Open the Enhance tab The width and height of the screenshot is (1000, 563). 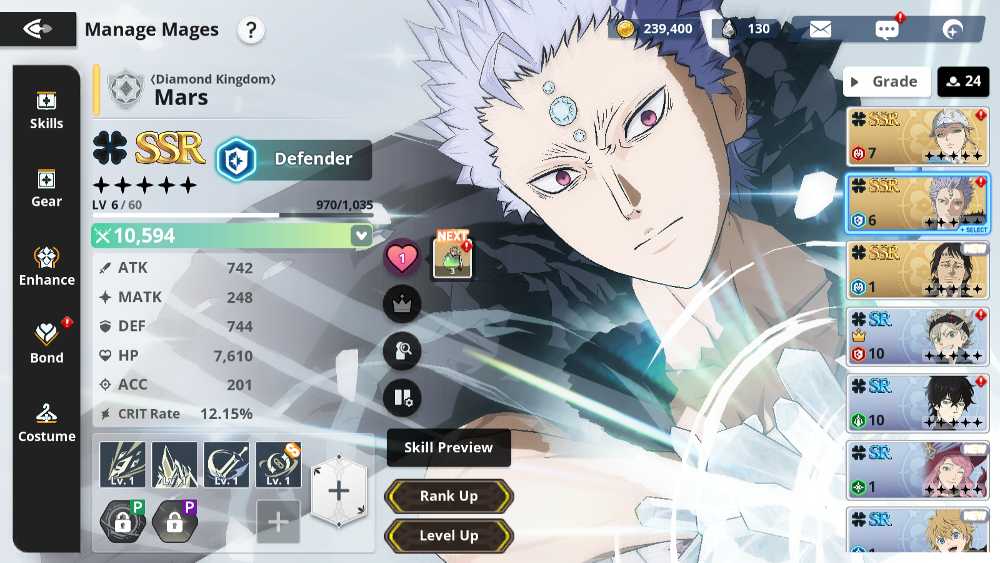(46, 266)
